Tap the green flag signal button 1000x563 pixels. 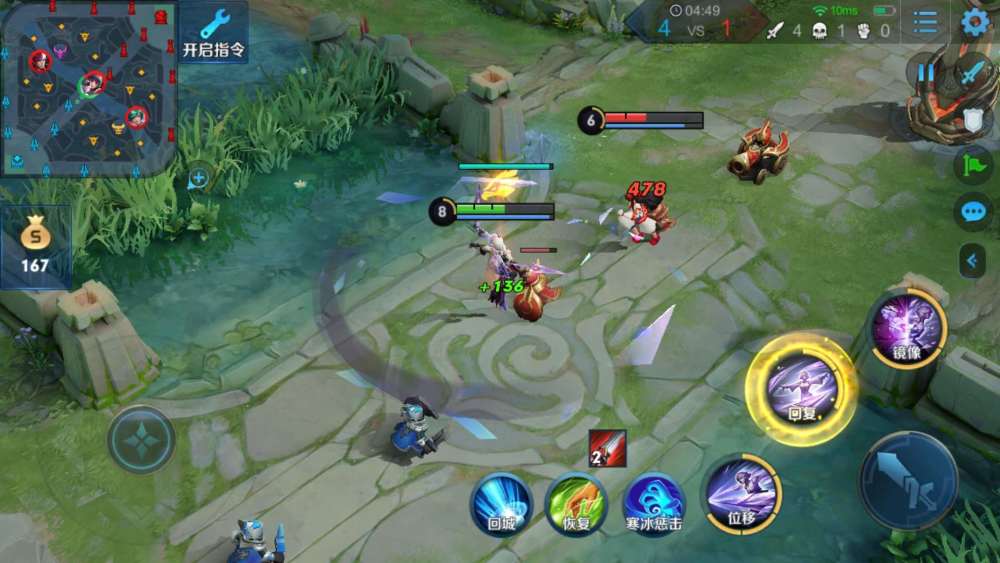[972, 165]
